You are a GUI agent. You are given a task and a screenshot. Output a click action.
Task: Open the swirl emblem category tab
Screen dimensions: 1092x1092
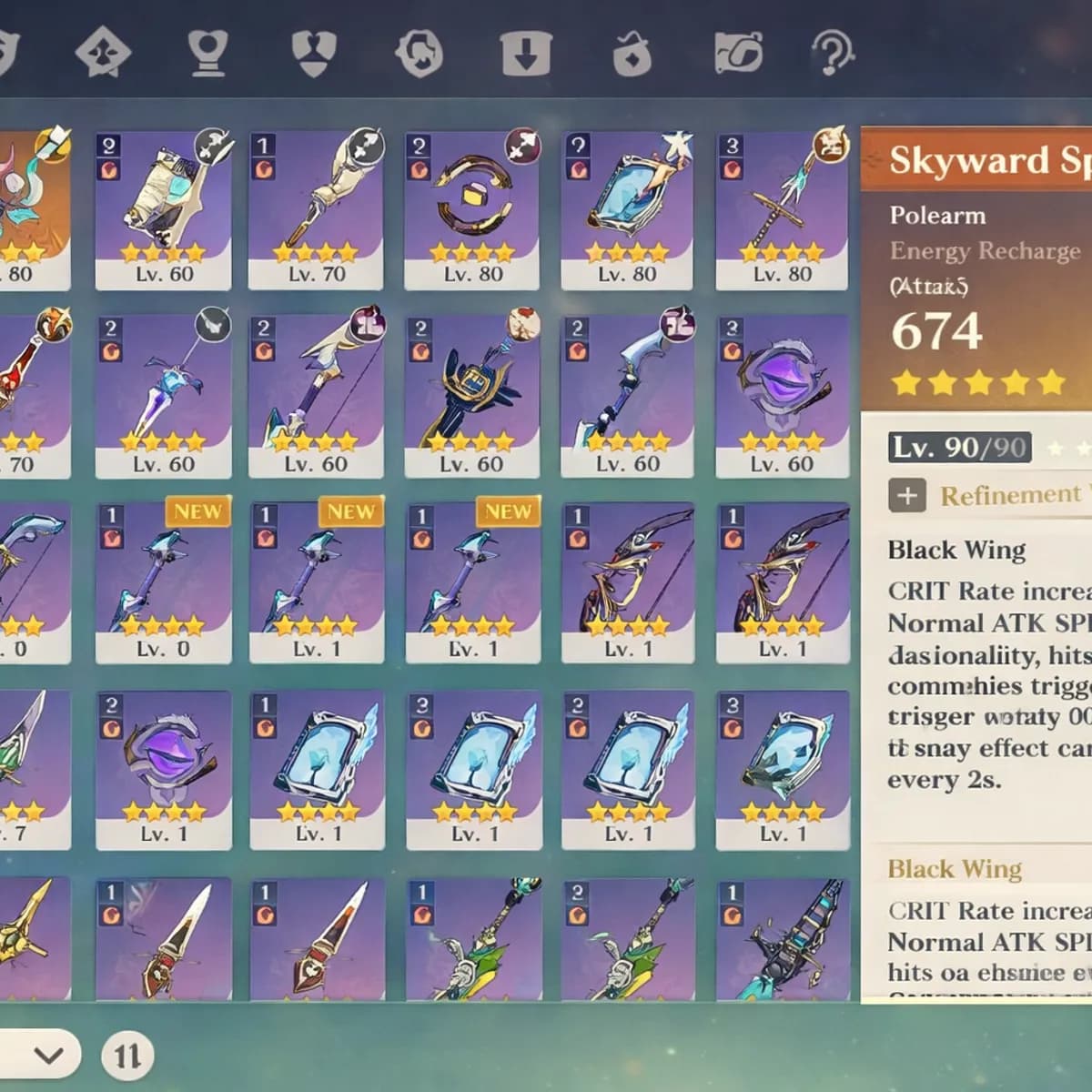(419, 52)
